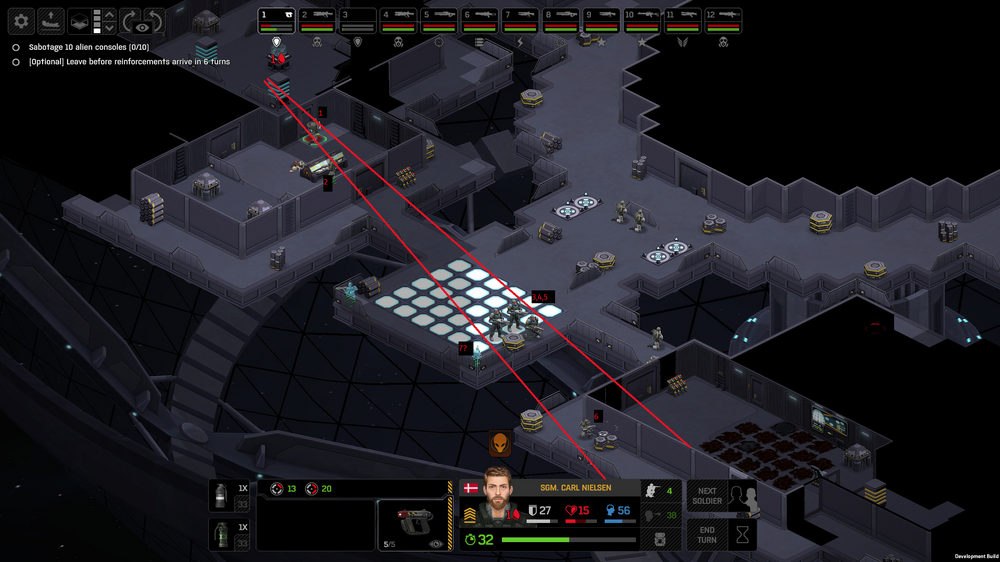Screen dimensions: 1000x562
Task: Open Carl Nielsen's soldier portrait
Action: click(497, 497)
